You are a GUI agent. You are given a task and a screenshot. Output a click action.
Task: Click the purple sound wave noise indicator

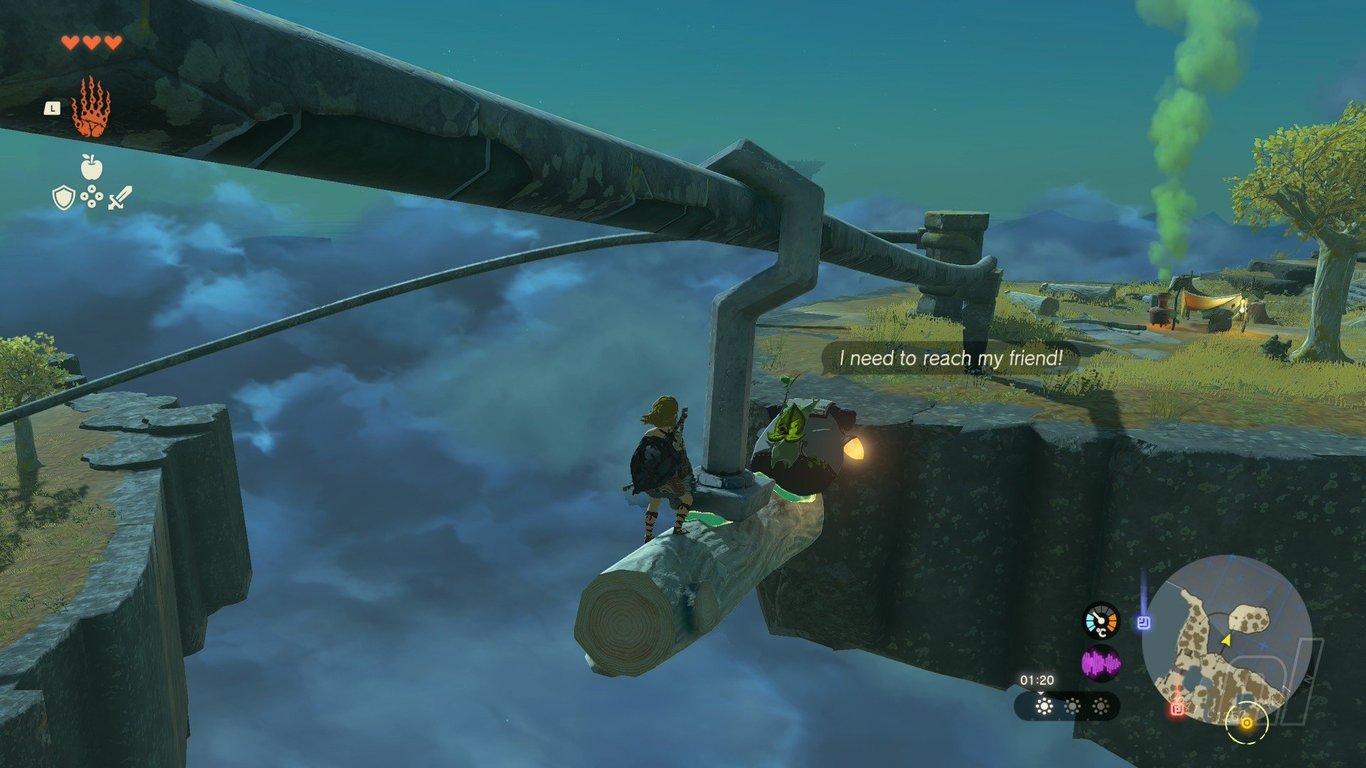click(1101, 663)
